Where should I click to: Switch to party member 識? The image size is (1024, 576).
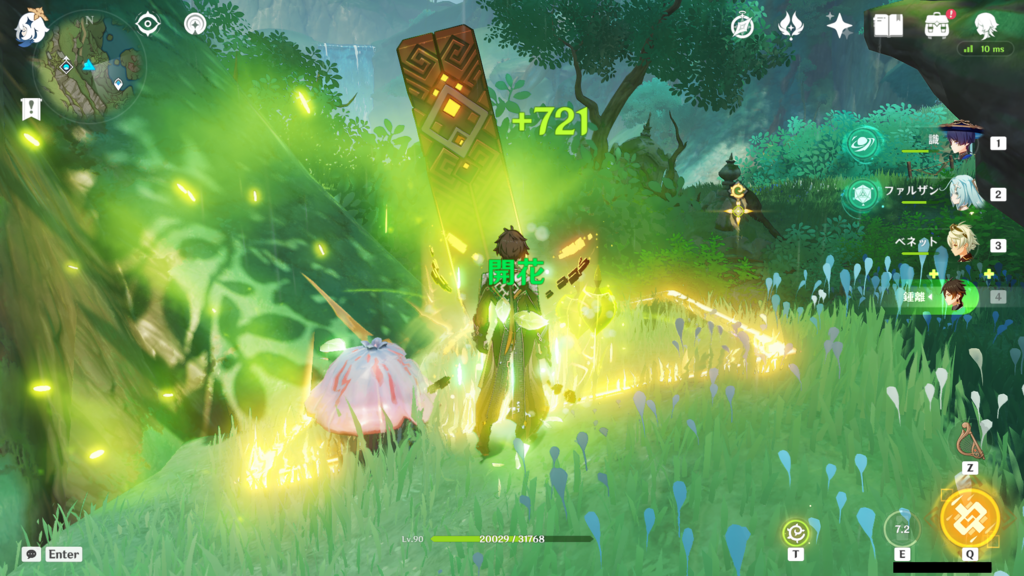point(961,143)
